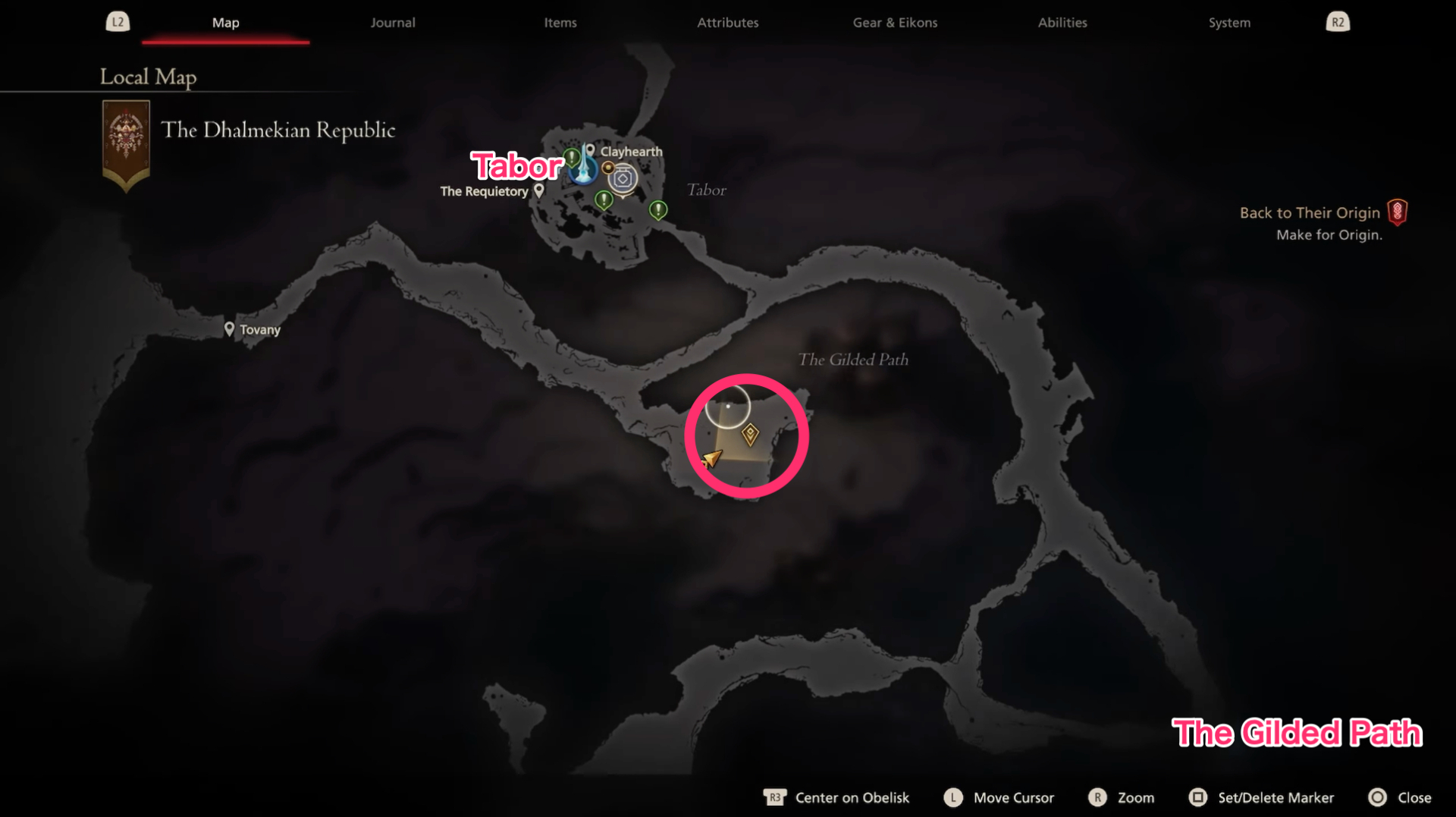Click The Requietory location pin
1456x817 pixels.
(x=539, y=190)
